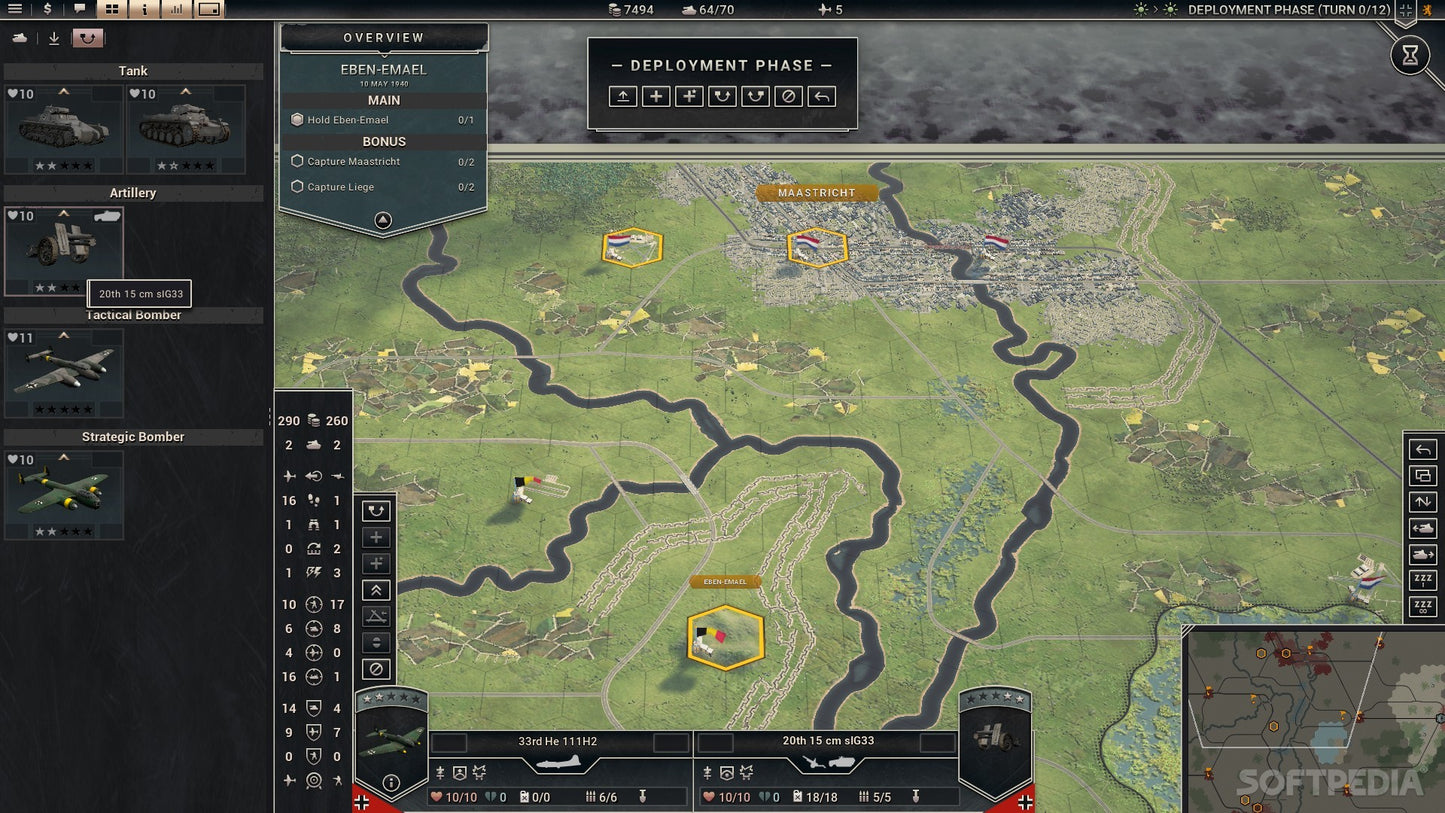Select the Hold Eben-Emael objective

tap(348, 120)
